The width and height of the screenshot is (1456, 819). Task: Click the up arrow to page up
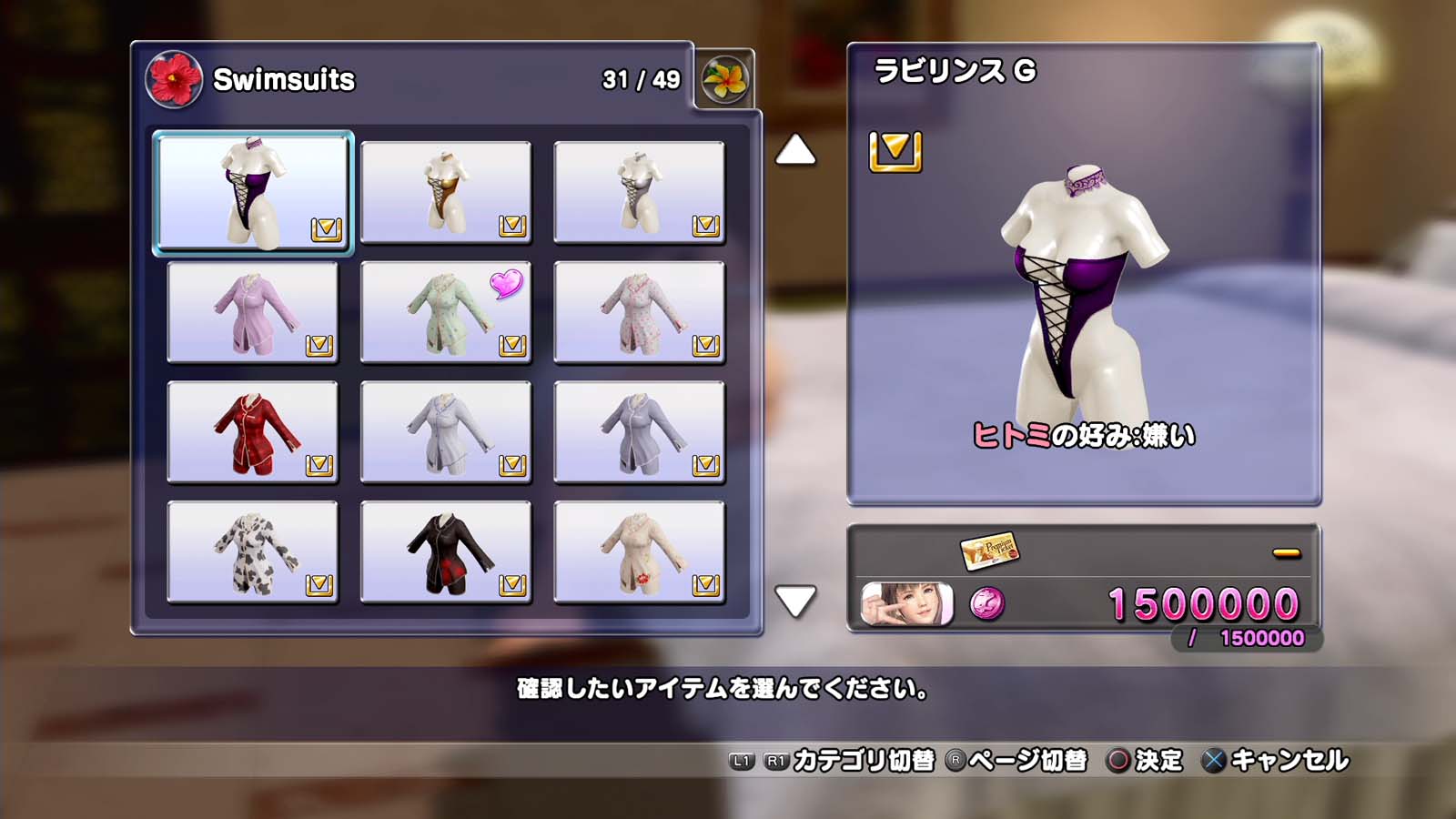pyautogui.click(x=795, y=150)
